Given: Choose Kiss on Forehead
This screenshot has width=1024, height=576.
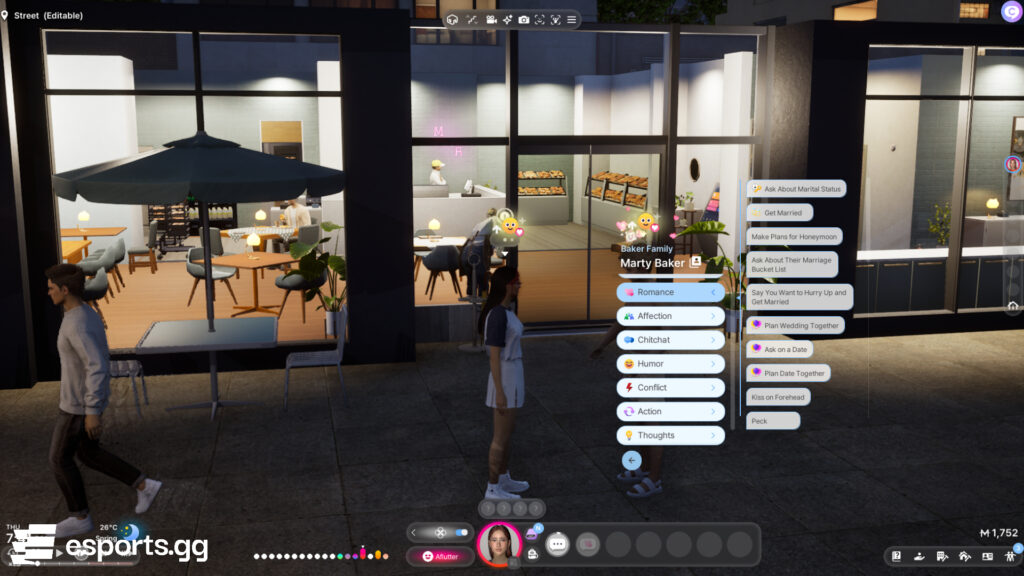Looking at the screenshot, I should [778, 397].
